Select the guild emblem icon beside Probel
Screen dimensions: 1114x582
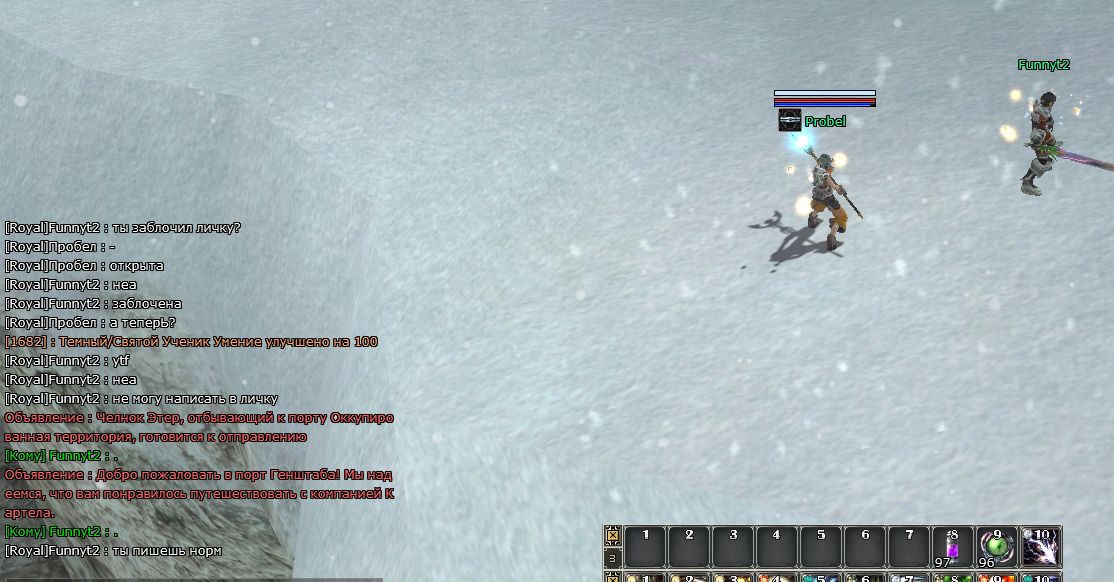(x=789, y=121)
